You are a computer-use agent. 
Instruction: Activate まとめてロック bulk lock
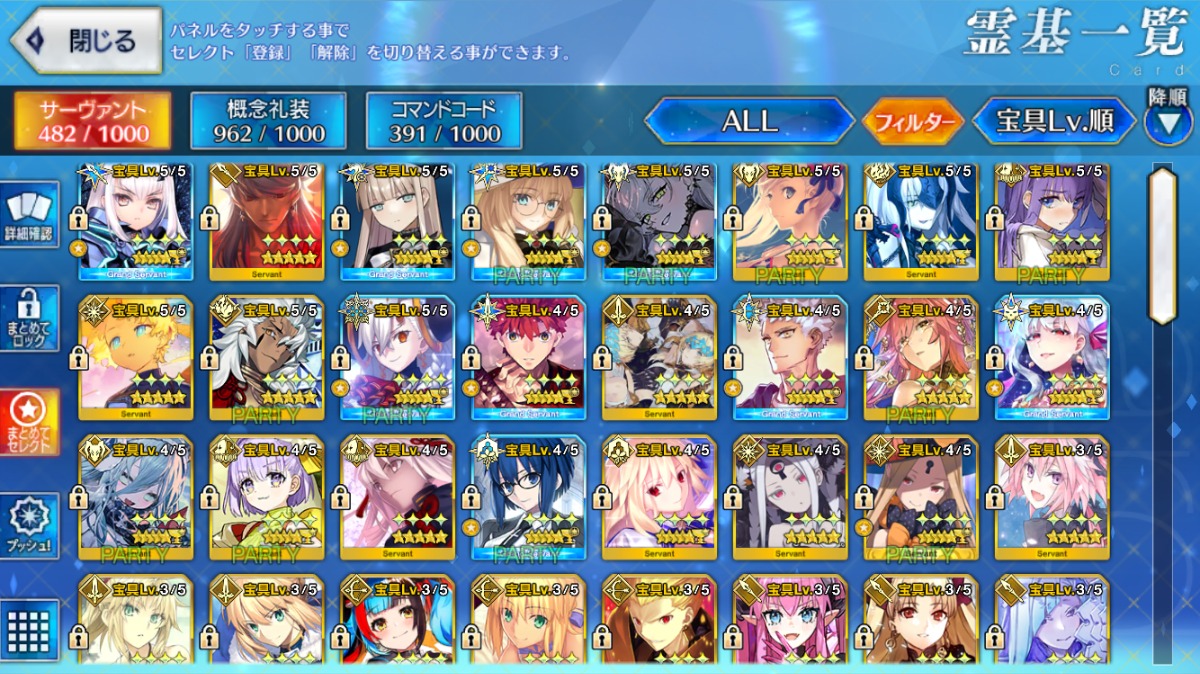(x=30, y=318)
